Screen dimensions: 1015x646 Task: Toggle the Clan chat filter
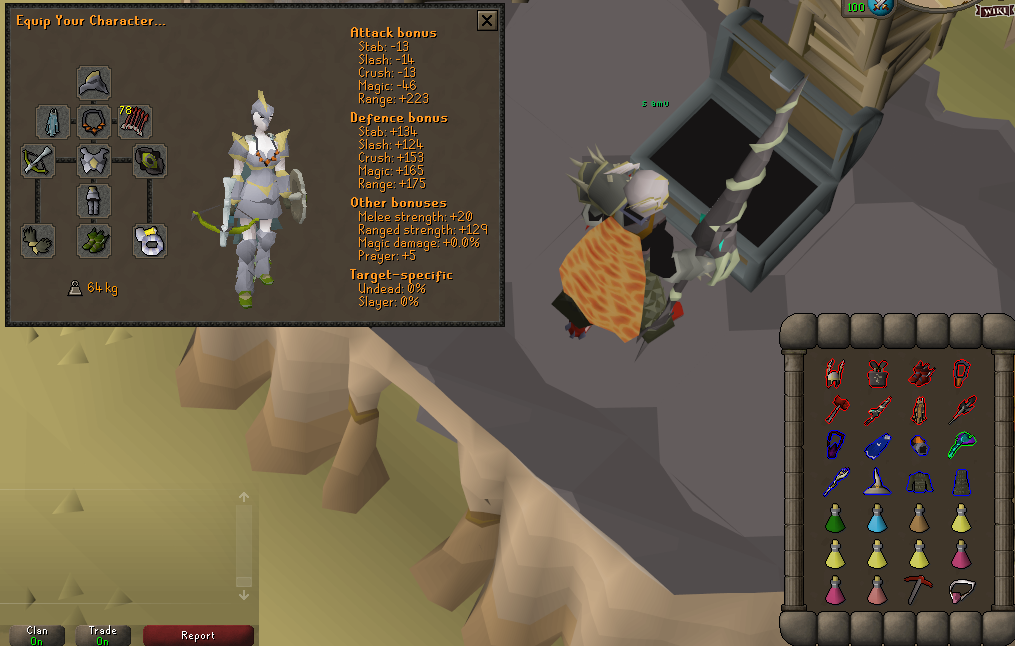pyautogui.click(x=37, y=635)
